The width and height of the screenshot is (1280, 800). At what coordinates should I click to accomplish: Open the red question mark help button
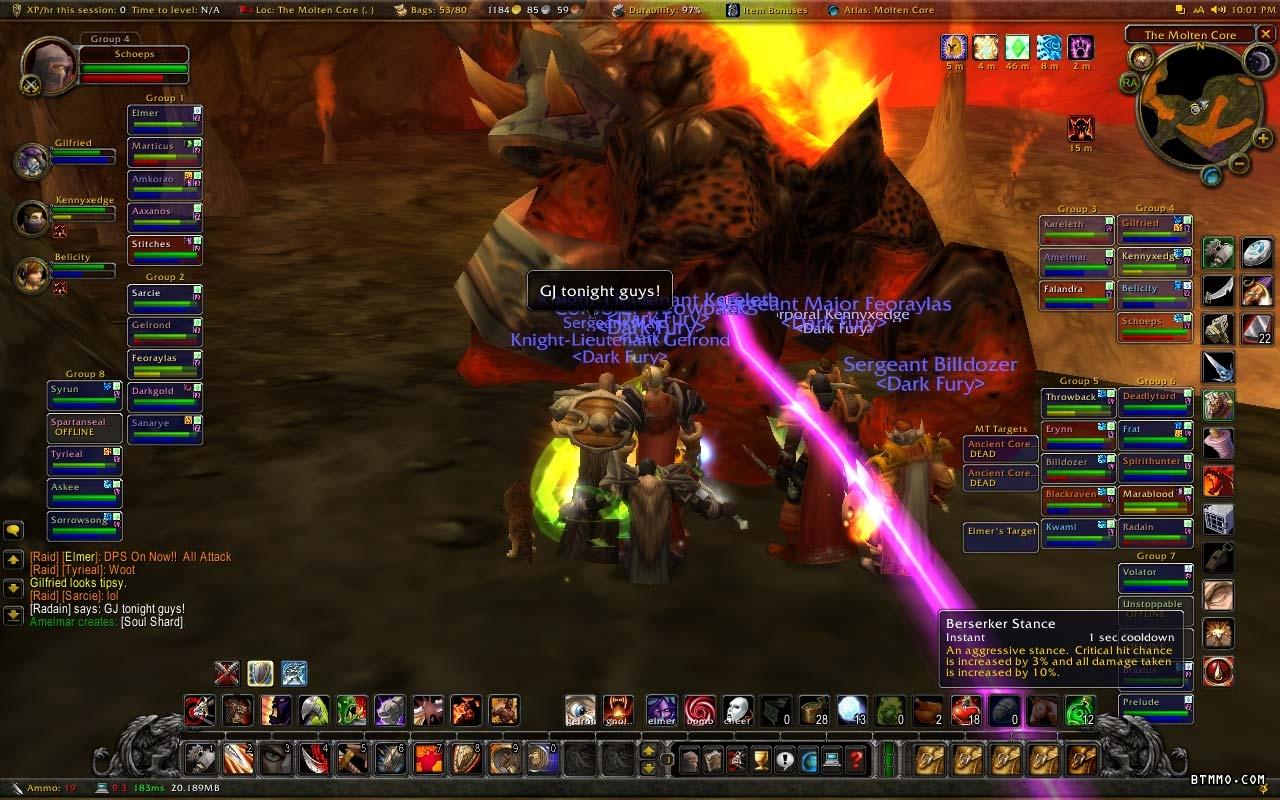coord(855,760)
